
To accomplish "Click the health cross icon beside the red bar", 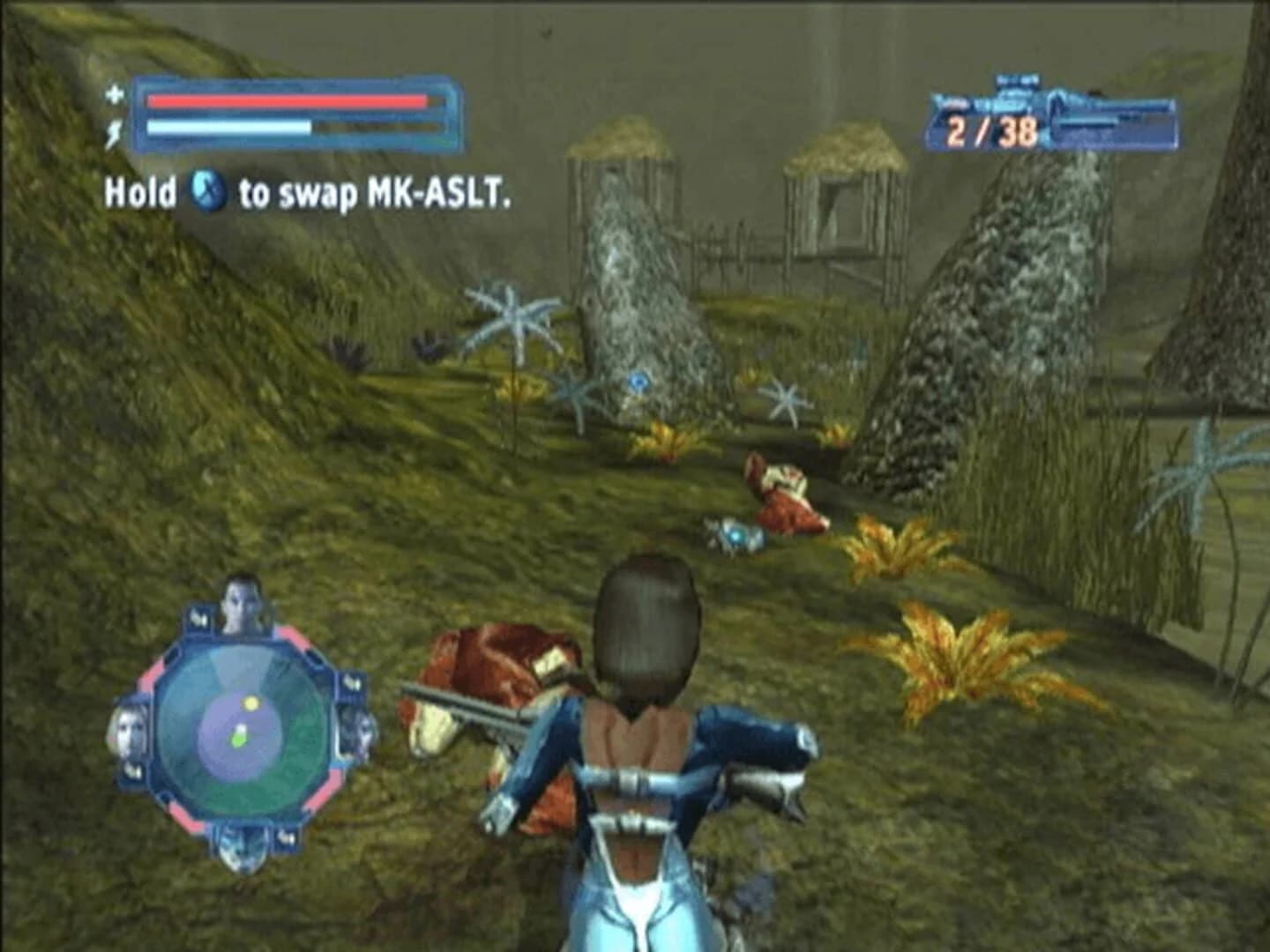I will (113, 94).
